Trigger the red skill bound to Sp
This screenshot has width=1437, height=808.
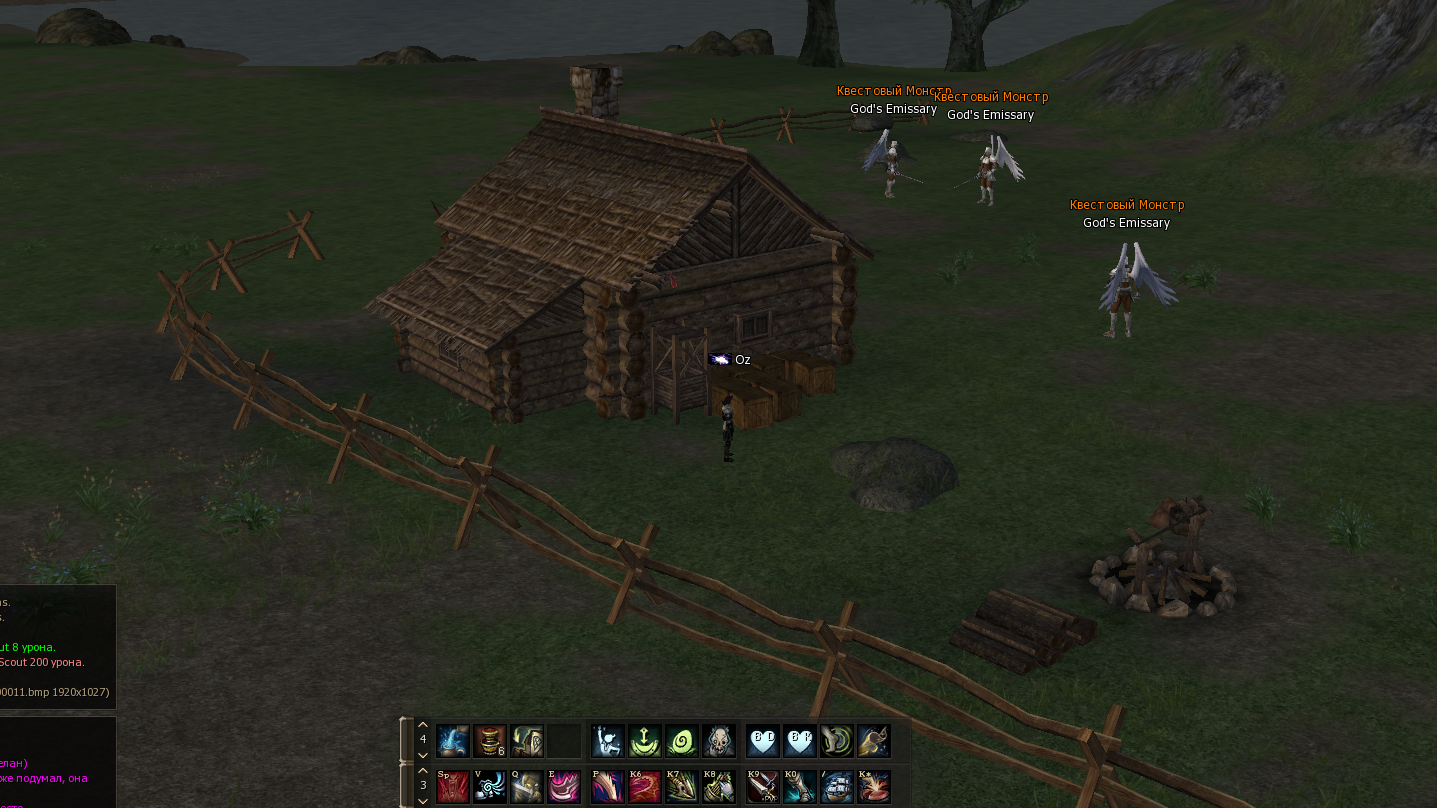tap(453, 786)
